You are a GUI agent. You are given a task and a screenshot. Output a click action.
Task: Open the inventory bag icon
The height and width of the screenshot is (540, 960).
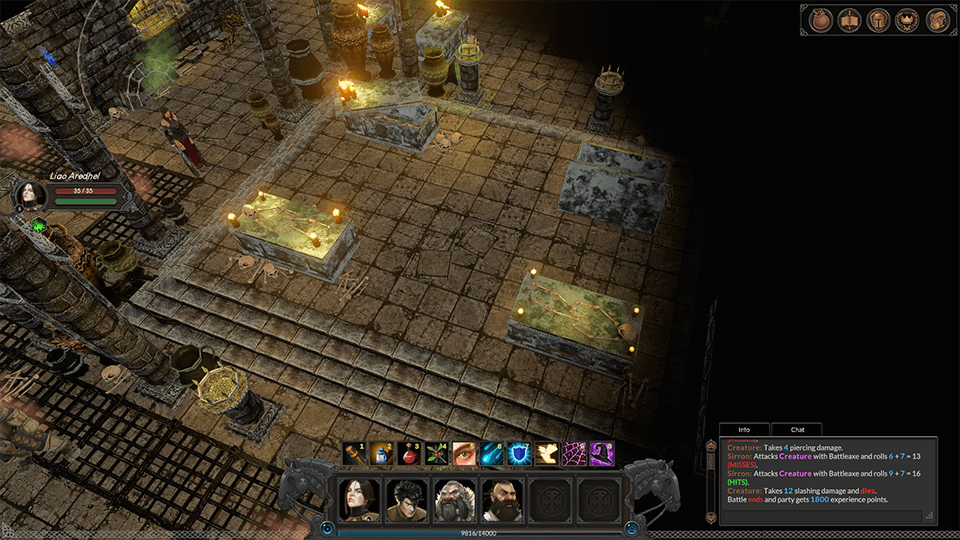pyautogui.click(x=820, y=20)
